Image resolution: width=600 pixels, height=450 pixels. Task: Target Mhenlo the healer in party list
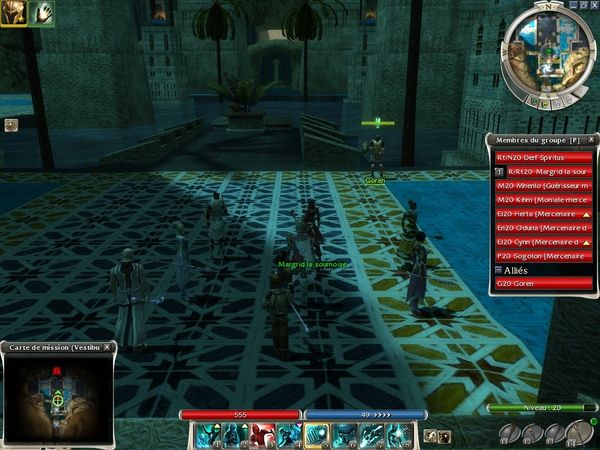coord(545,186)
